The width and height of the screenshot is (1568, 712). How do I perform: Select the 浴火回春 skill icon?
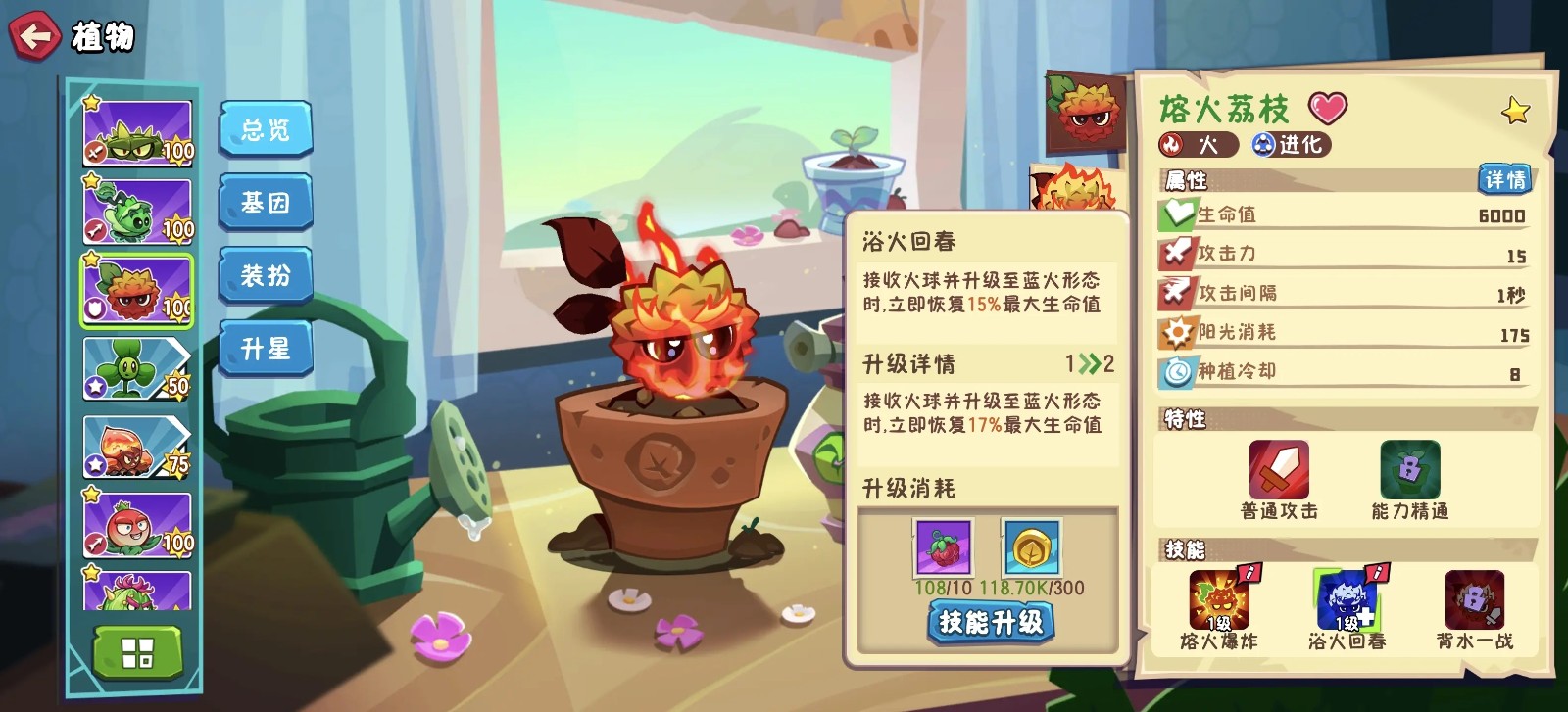1346,599
